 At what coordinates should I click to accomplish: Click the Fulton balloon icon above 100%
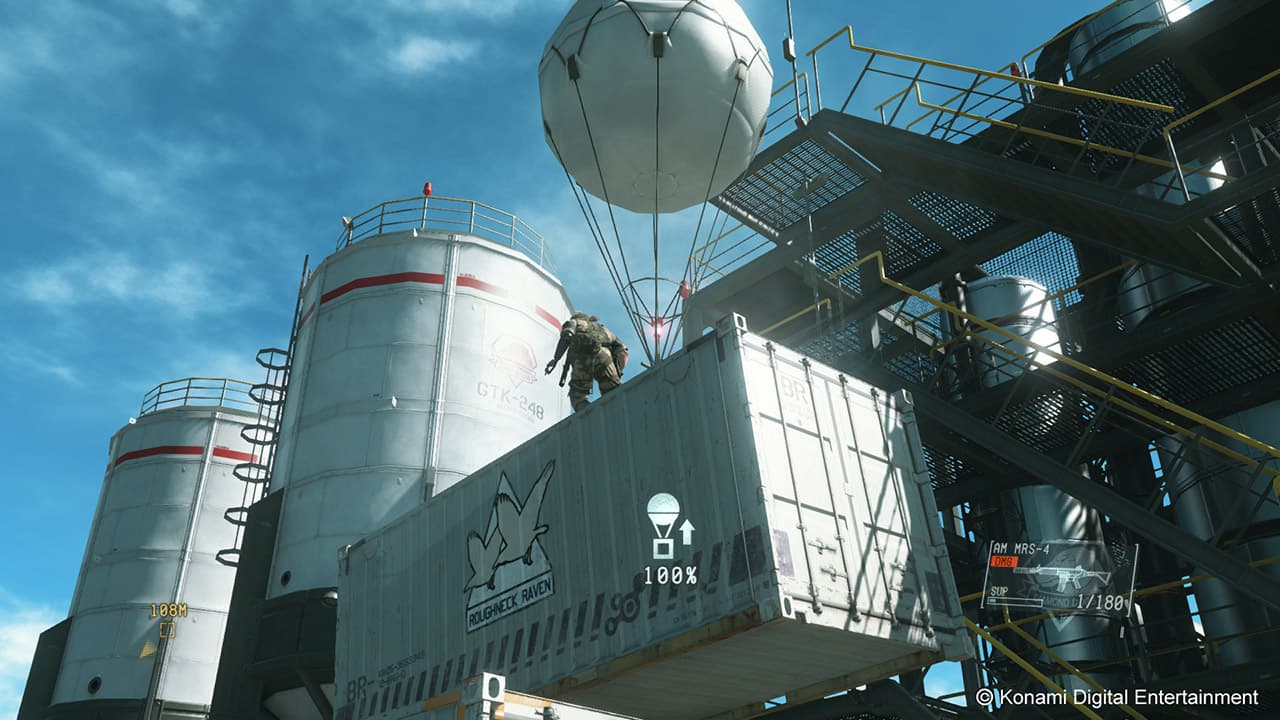(662, 510)
